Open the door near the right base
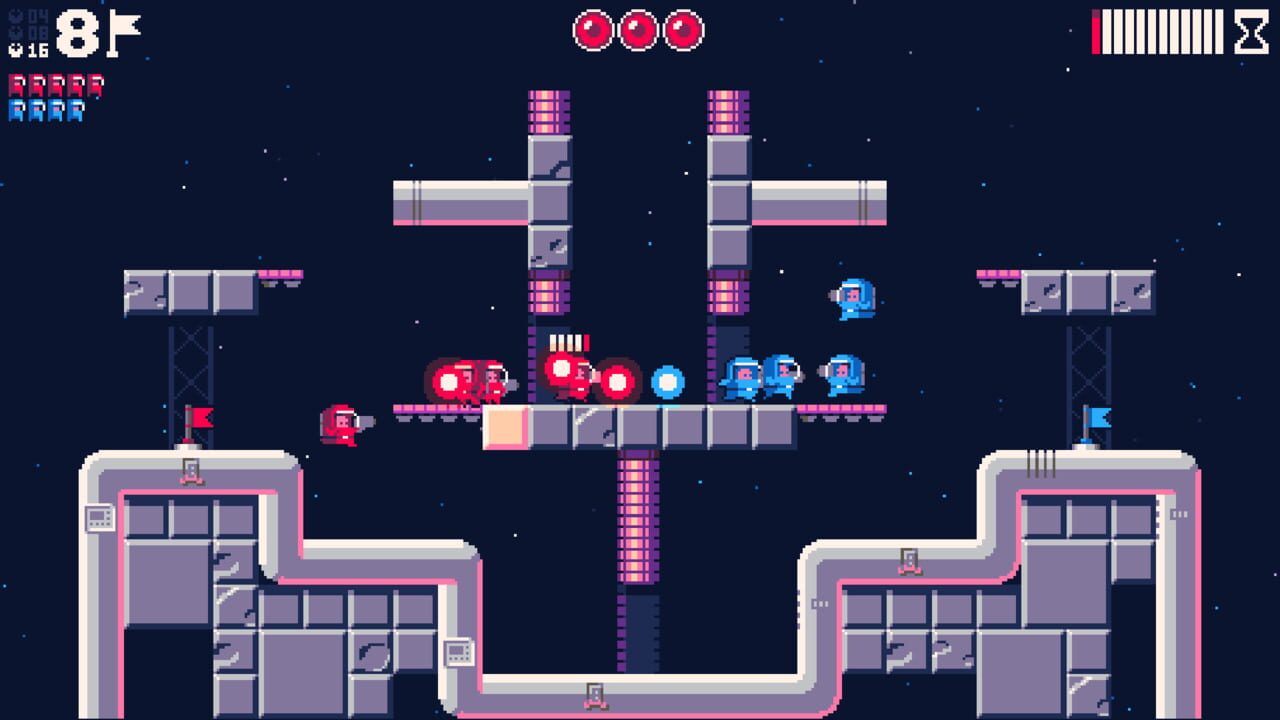 [910, 560]
